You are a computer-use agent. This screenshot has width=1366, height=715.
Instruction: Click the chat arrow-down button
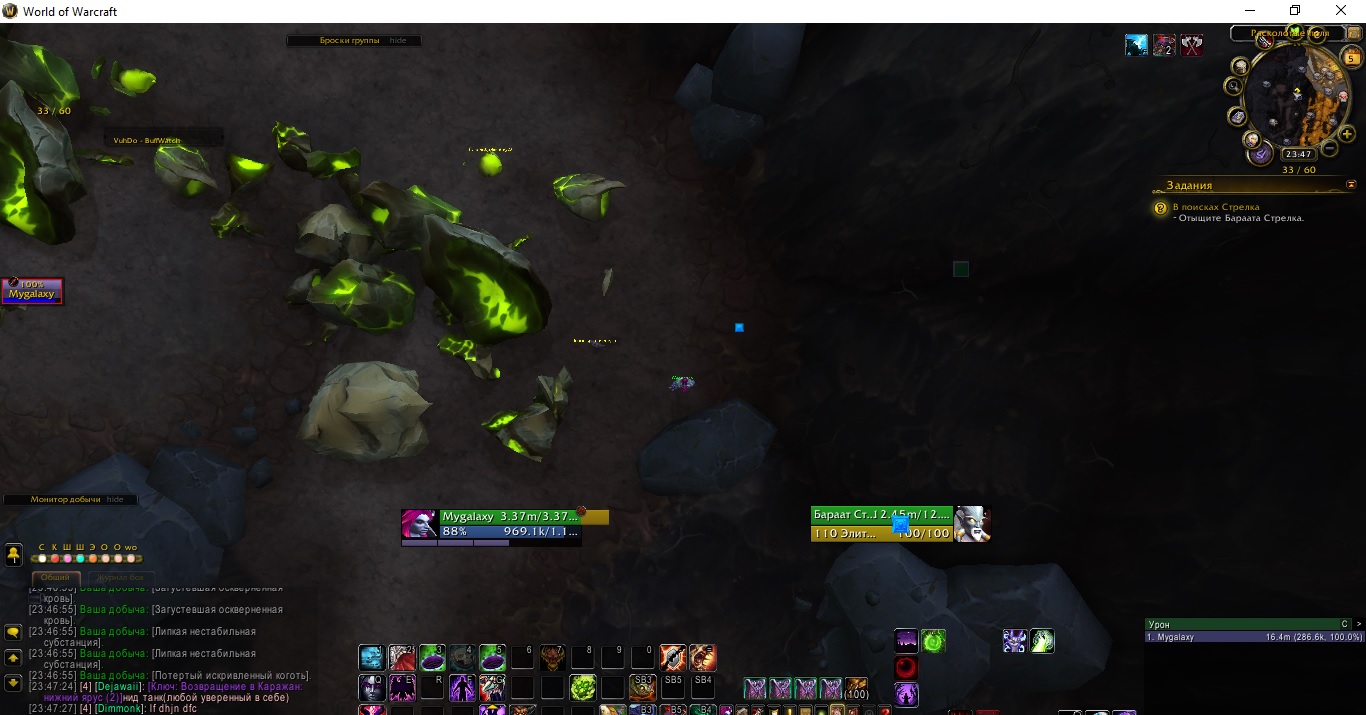click(x=14, y=682)
